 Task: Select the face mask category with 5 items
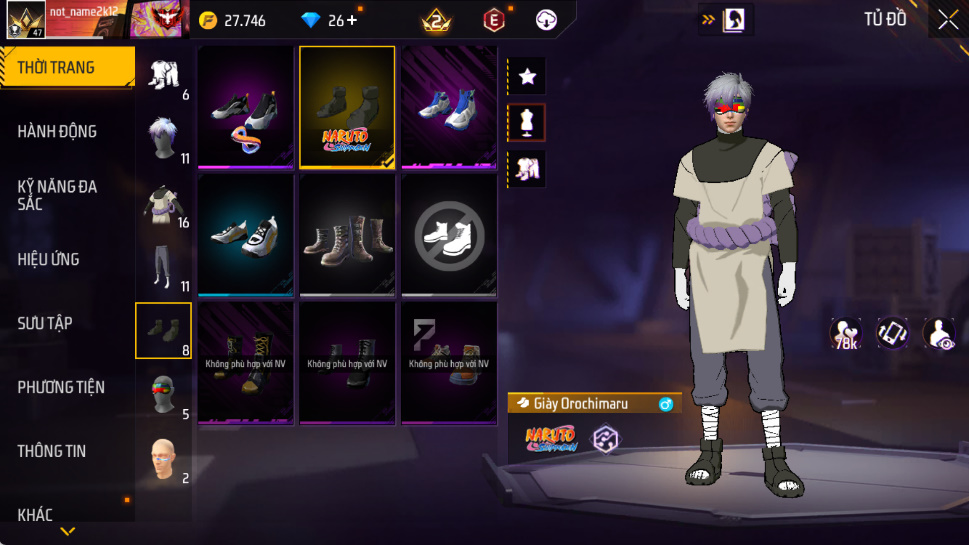163,394
